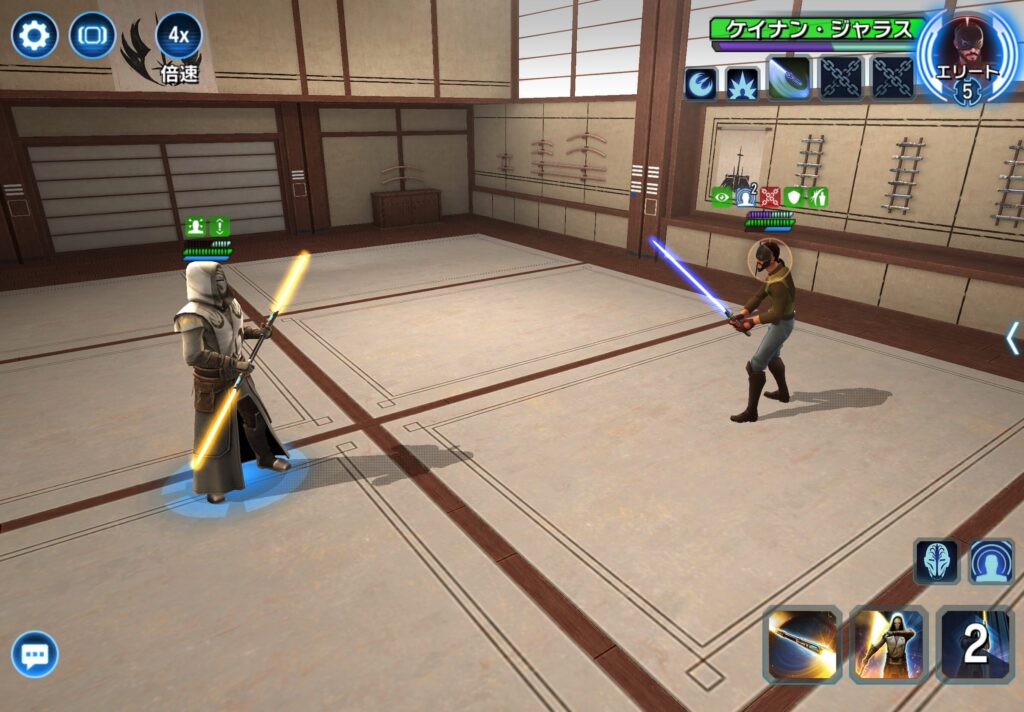Use the glowing lightsaber basic attack

(x=801, y=645)
